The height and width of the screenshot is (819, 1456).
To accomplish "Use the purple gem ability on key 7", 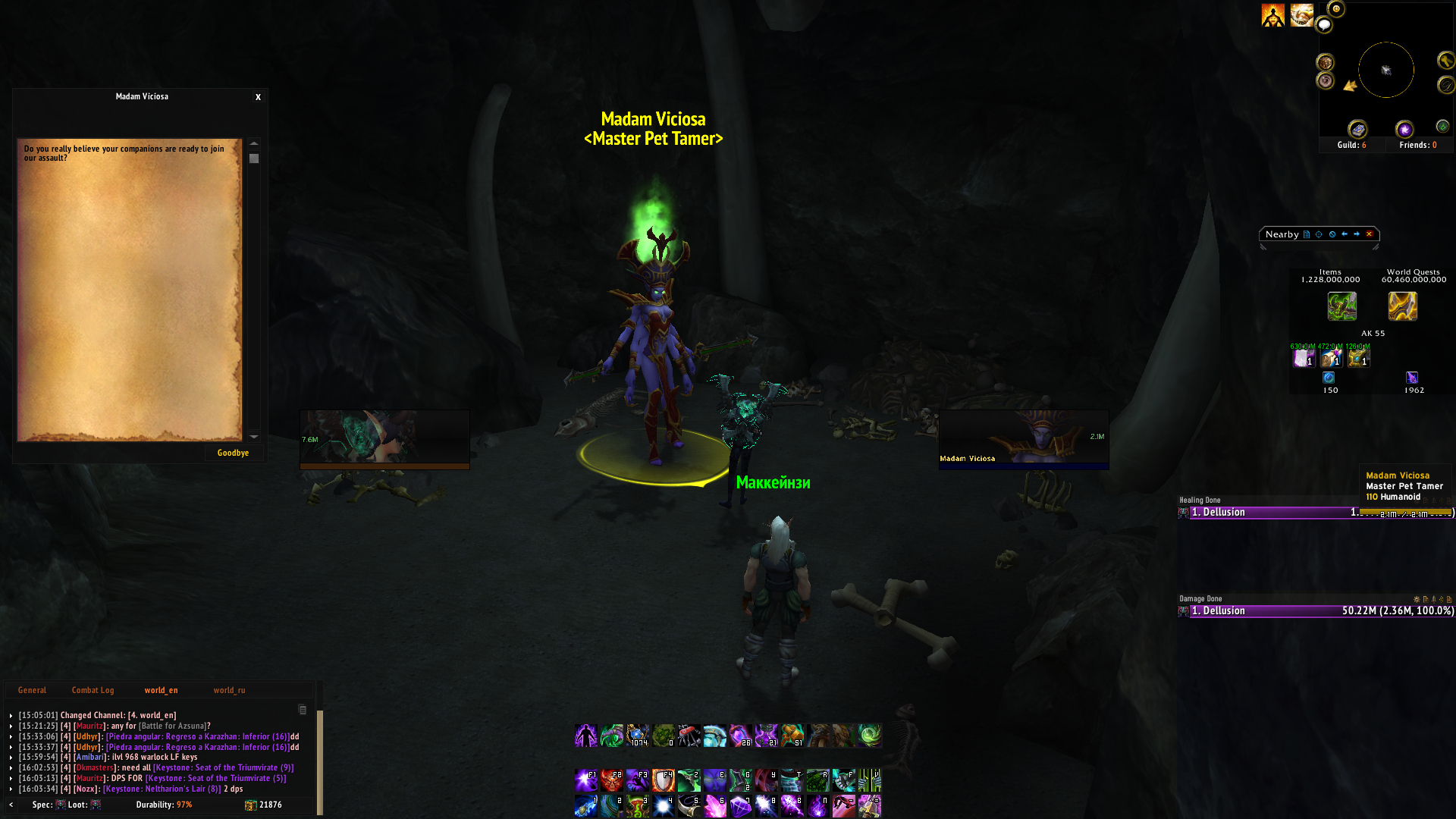I will pos(741,805).
